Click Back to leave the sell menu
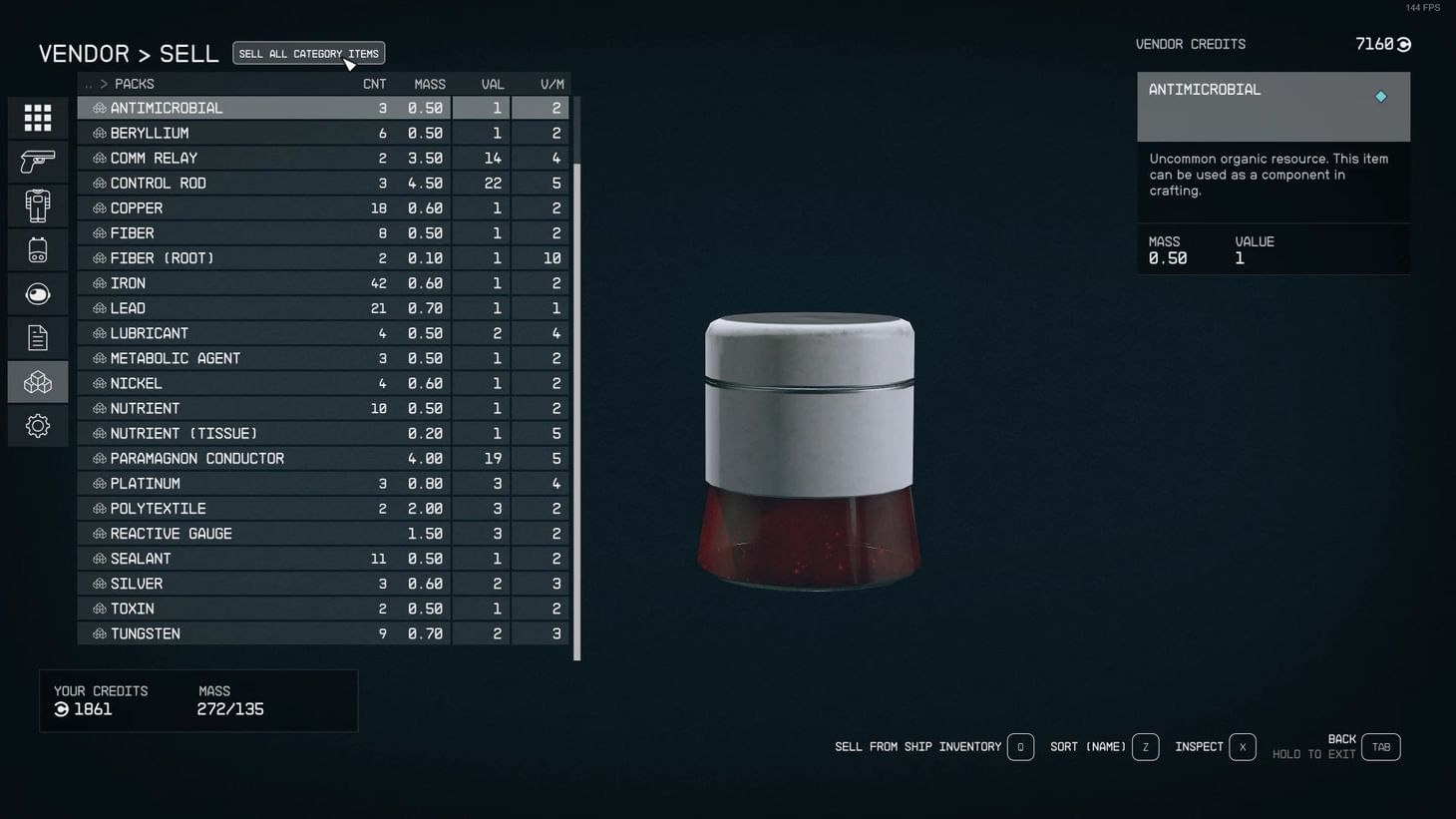1456x819 pixels. click(1341, 739)
